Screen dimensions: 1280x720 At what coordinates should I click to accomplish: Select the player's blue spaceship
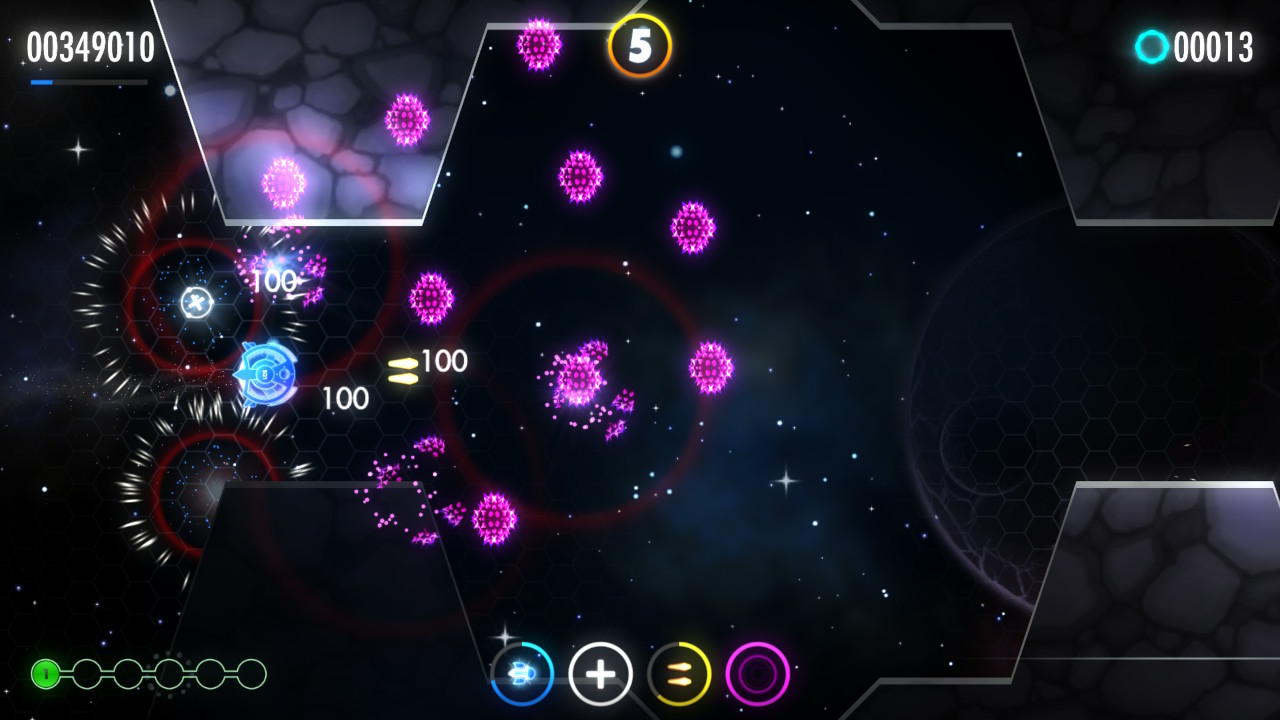coord(265,372)
